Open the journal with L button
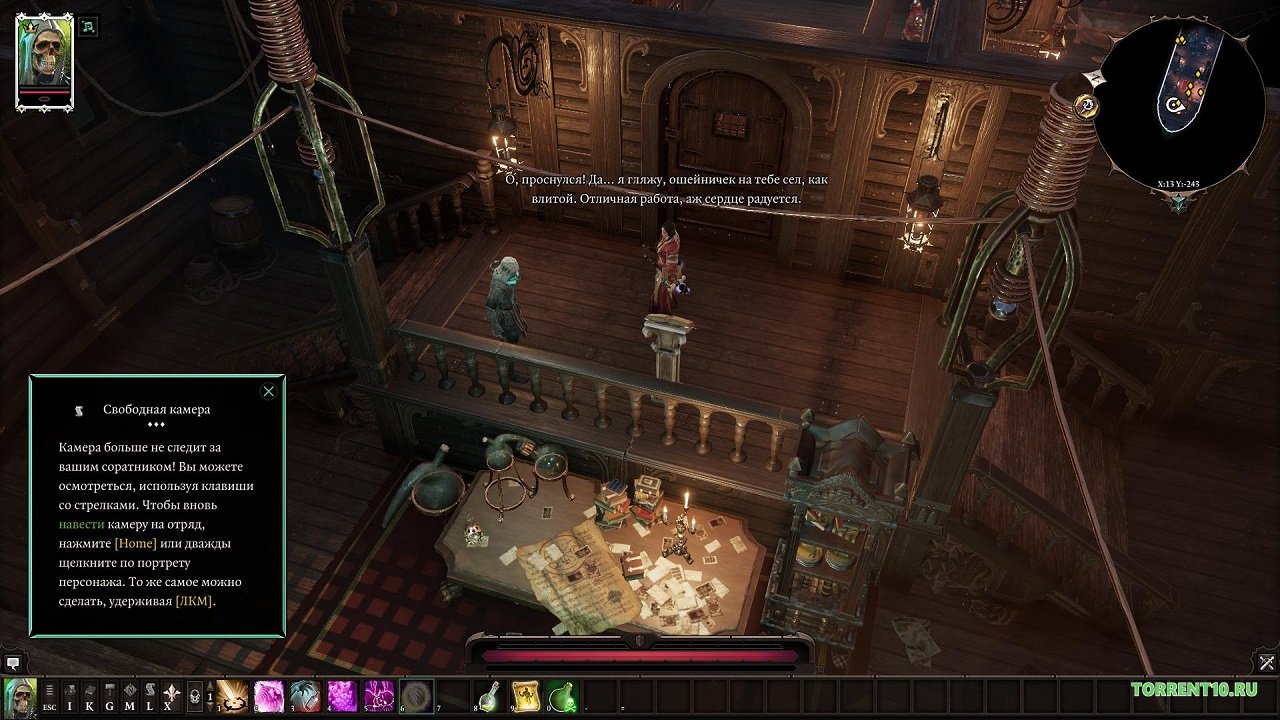This screenshot has width=1280, height=720. tap(150, 694)
